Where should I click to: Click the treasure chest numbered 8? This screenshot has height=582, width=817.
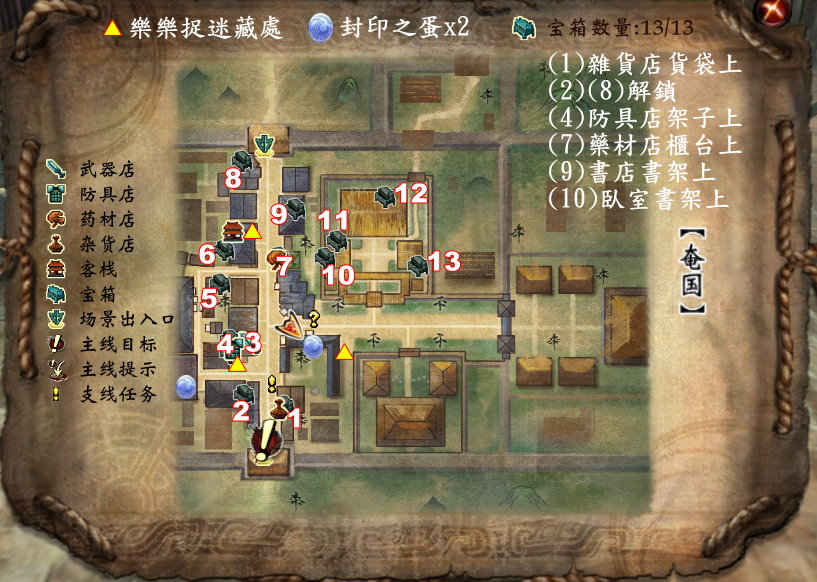pos(243,160)
